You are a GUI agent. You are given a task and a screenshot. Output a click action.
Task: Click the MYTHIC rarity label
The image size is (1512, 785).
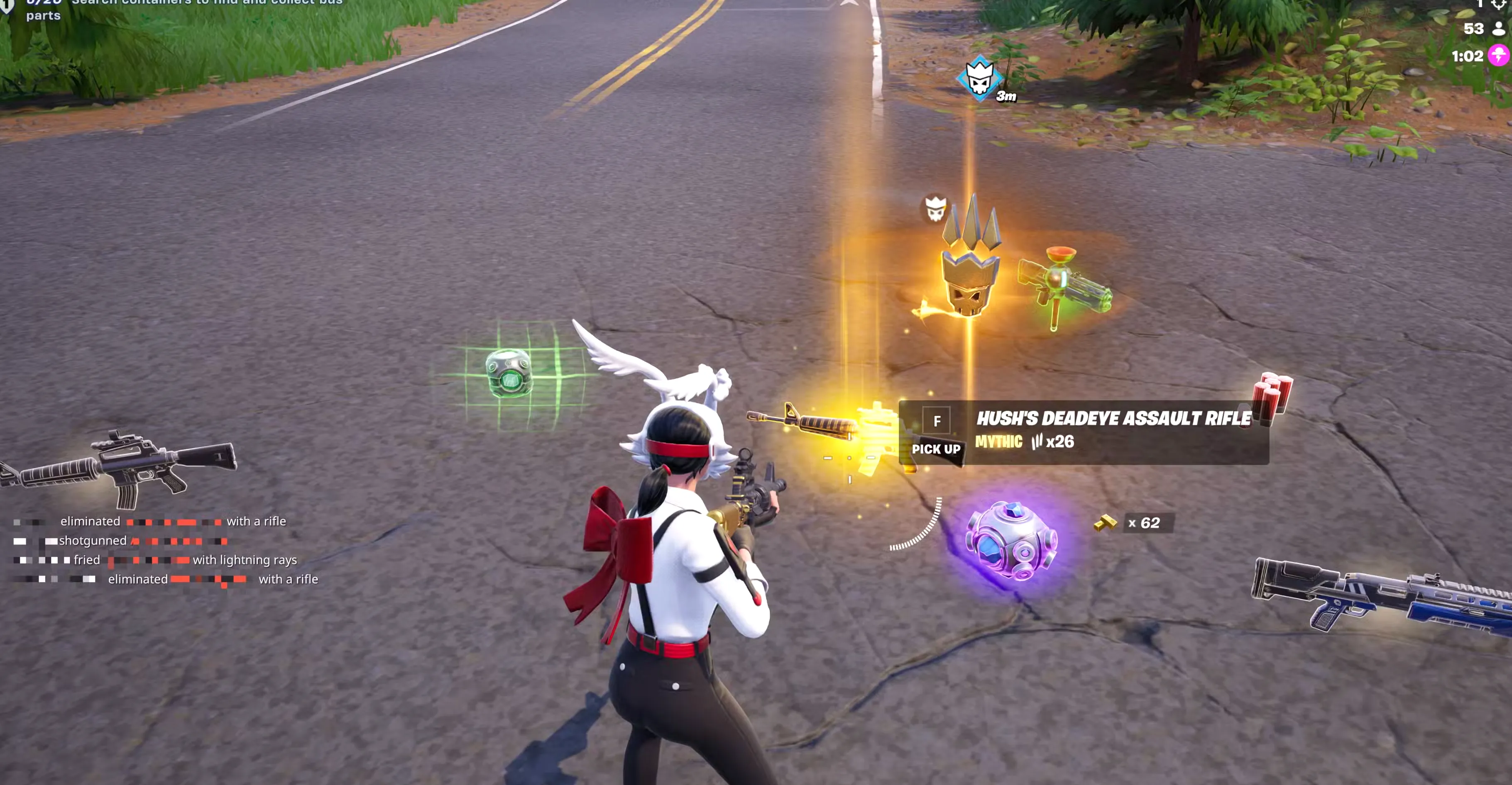[x=1000, y=442]
